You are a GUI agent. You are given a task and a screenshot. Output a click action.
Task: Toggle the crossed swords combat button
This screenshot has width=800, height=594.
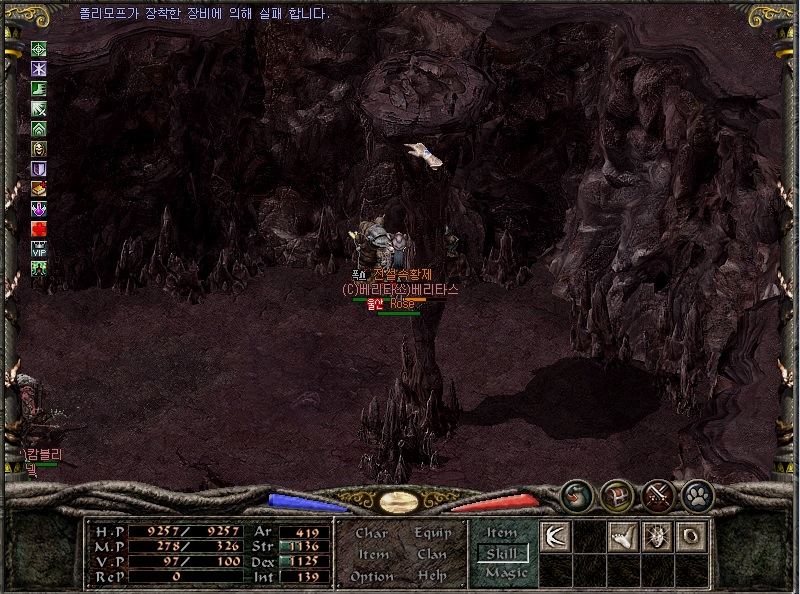656,494
